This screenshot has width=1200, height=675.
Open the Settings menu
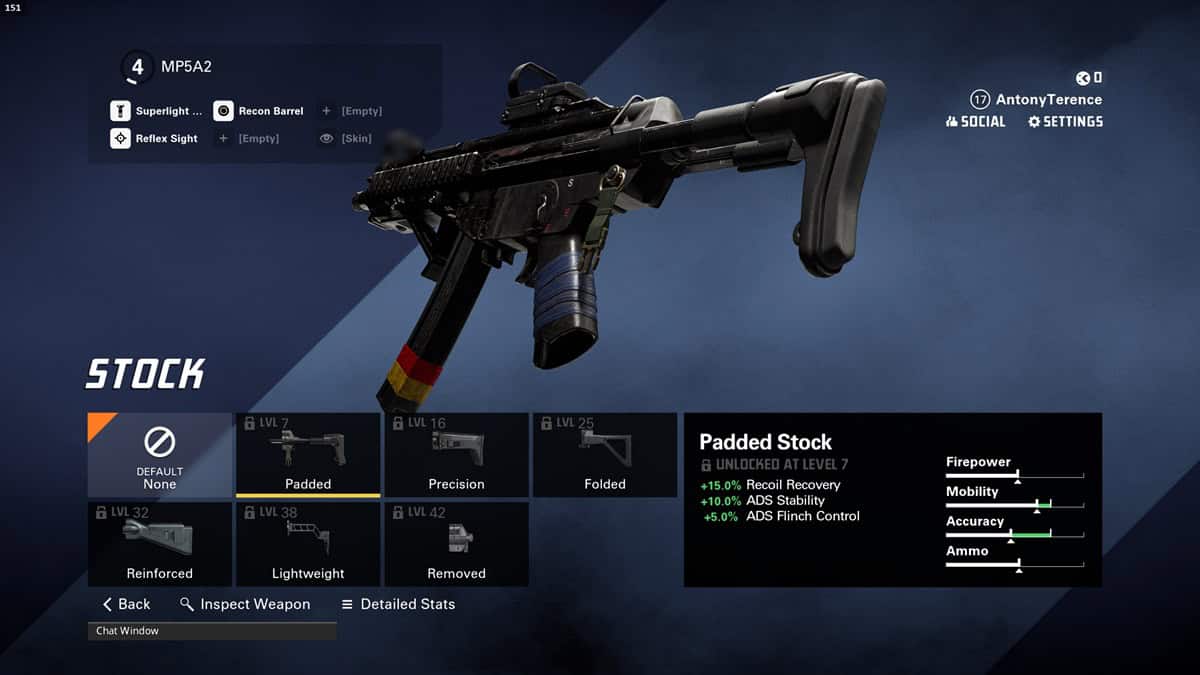1065,121
